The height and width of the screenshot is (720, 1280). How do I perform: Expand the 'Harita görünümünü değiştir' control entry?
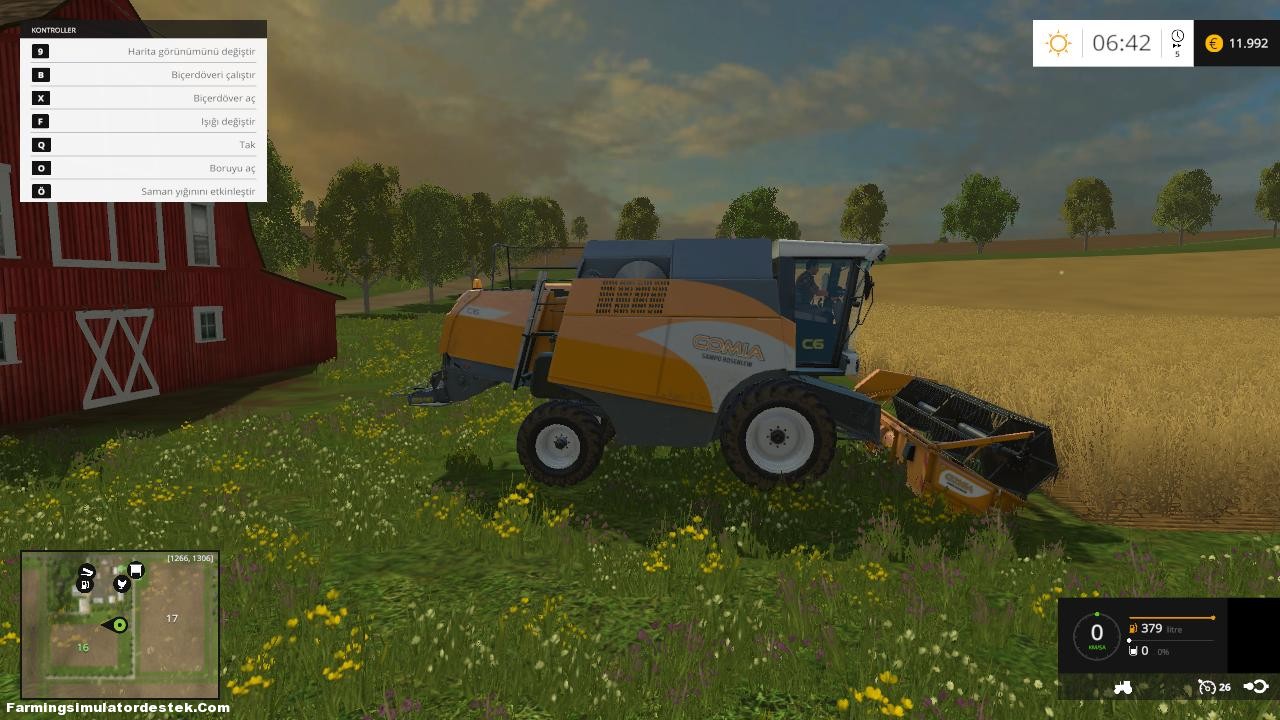pyautogui.click(x=143, y=51)
